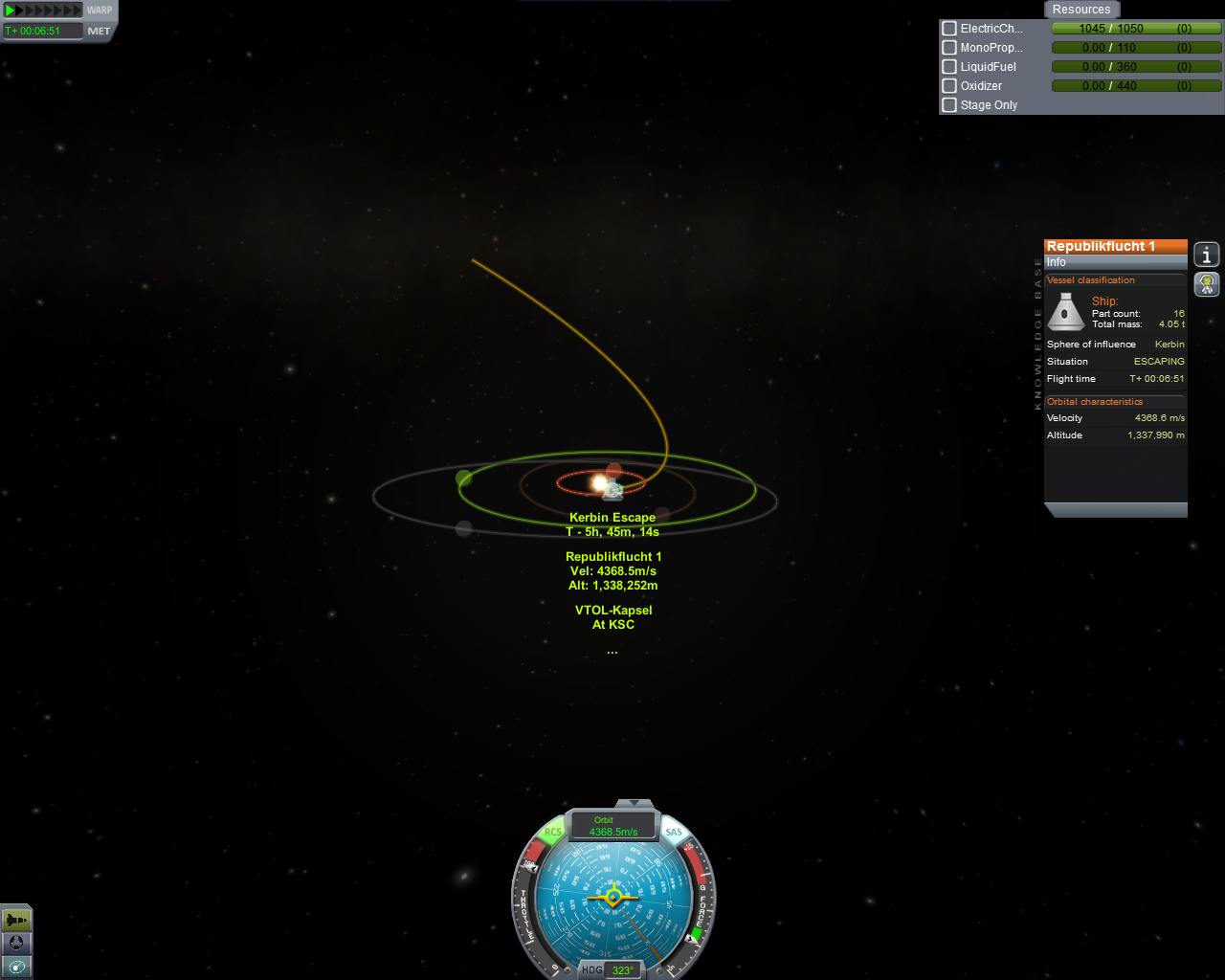The image size is (1225, 980).
Task: Toggle SAS on the navball
Action: point(674,833)
